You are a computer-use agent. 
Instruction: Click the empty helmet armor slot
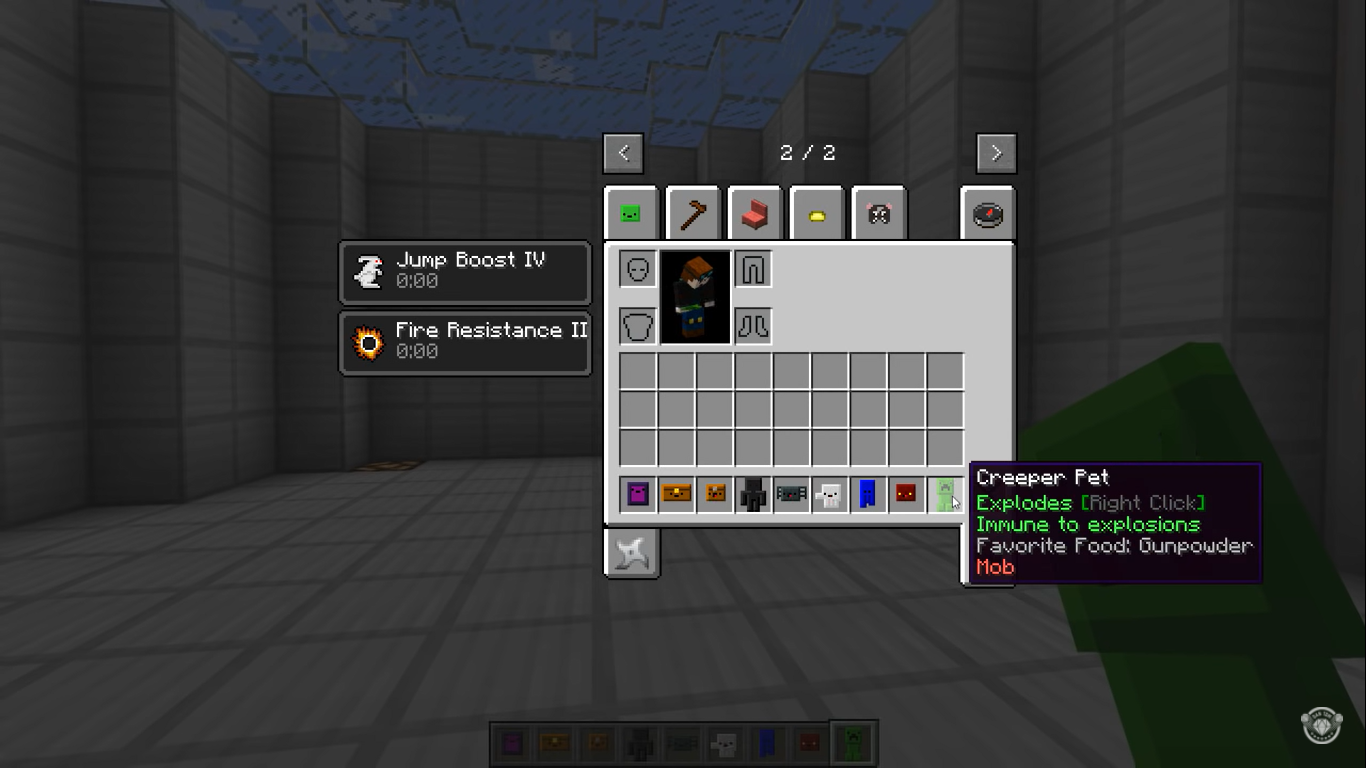click(639, 268)
